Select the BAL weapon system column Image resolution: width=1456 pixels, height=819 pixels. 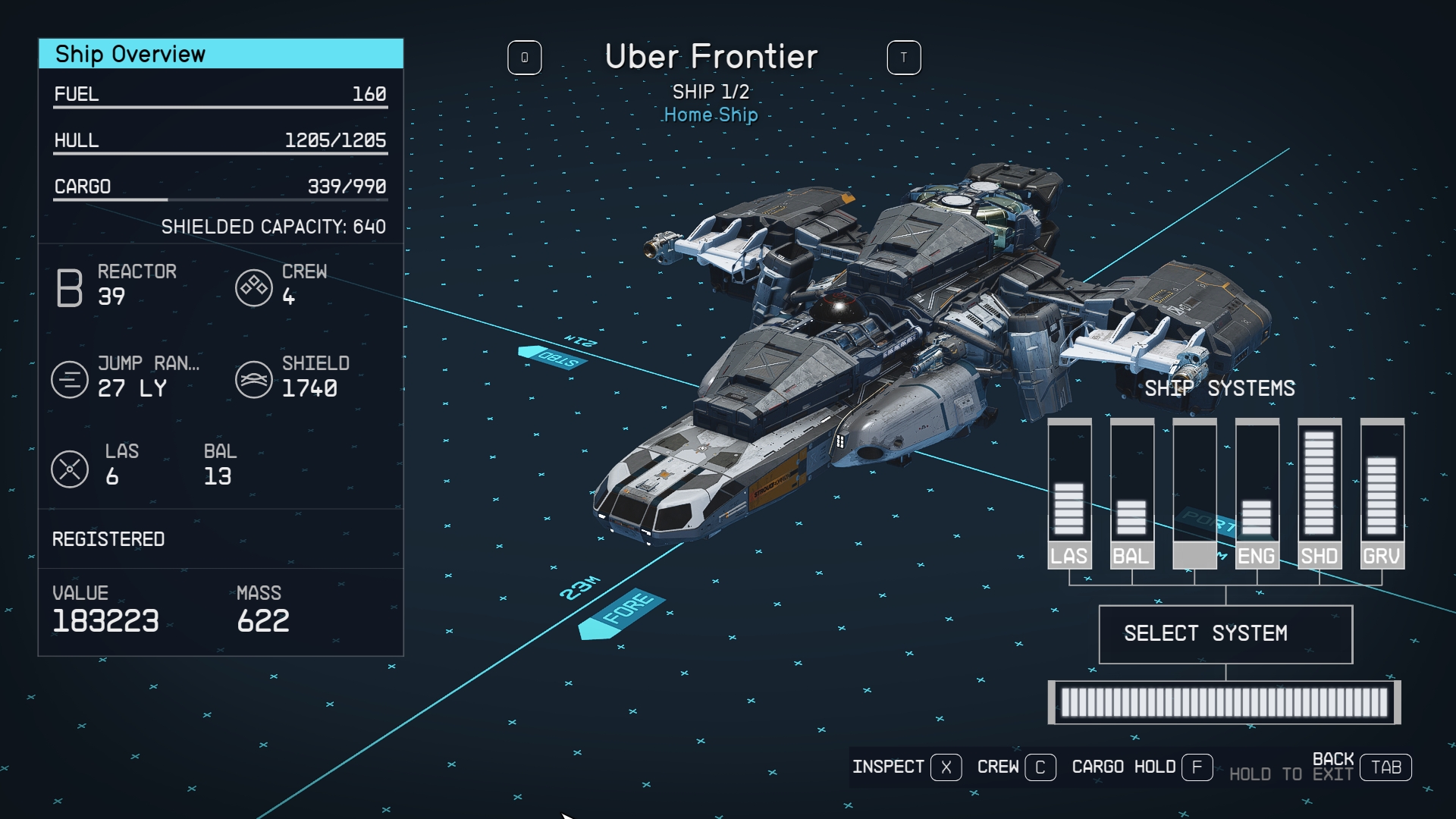[x=1131, y=494]
